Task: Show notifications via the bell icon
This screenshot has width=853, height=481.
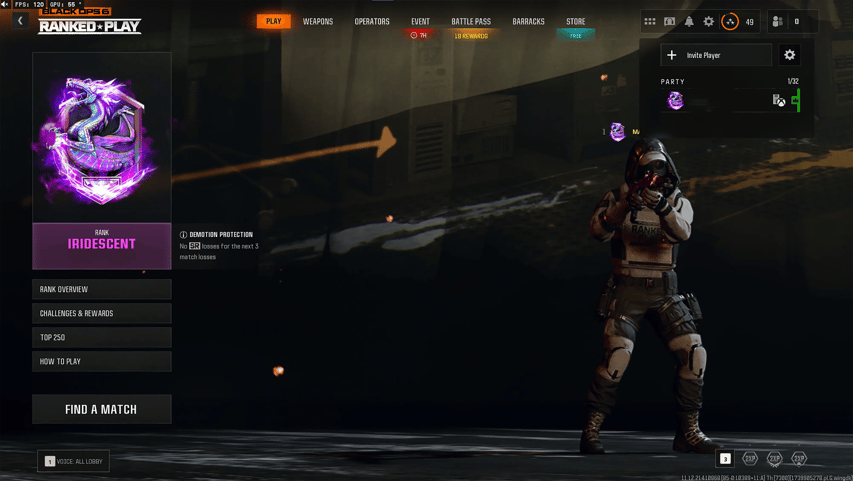Action: point(689,21)
